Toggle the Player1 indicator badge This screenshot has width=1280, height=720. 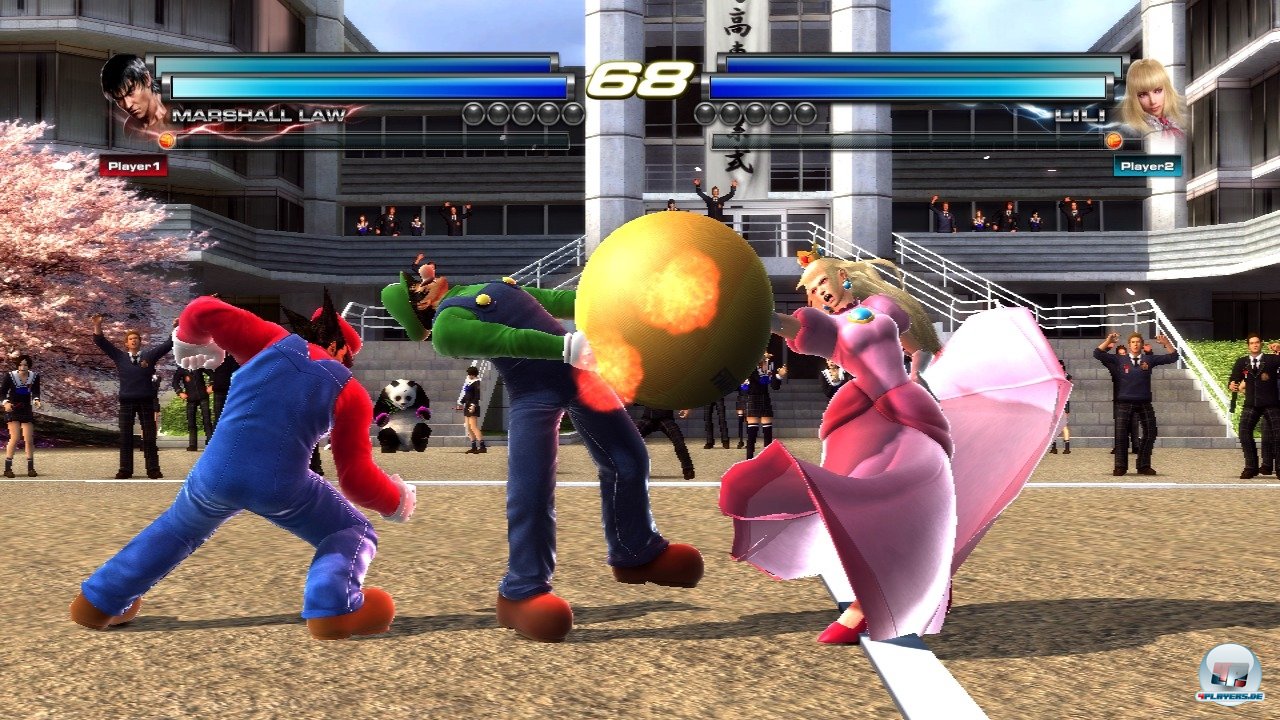click(x=134, y=166)
